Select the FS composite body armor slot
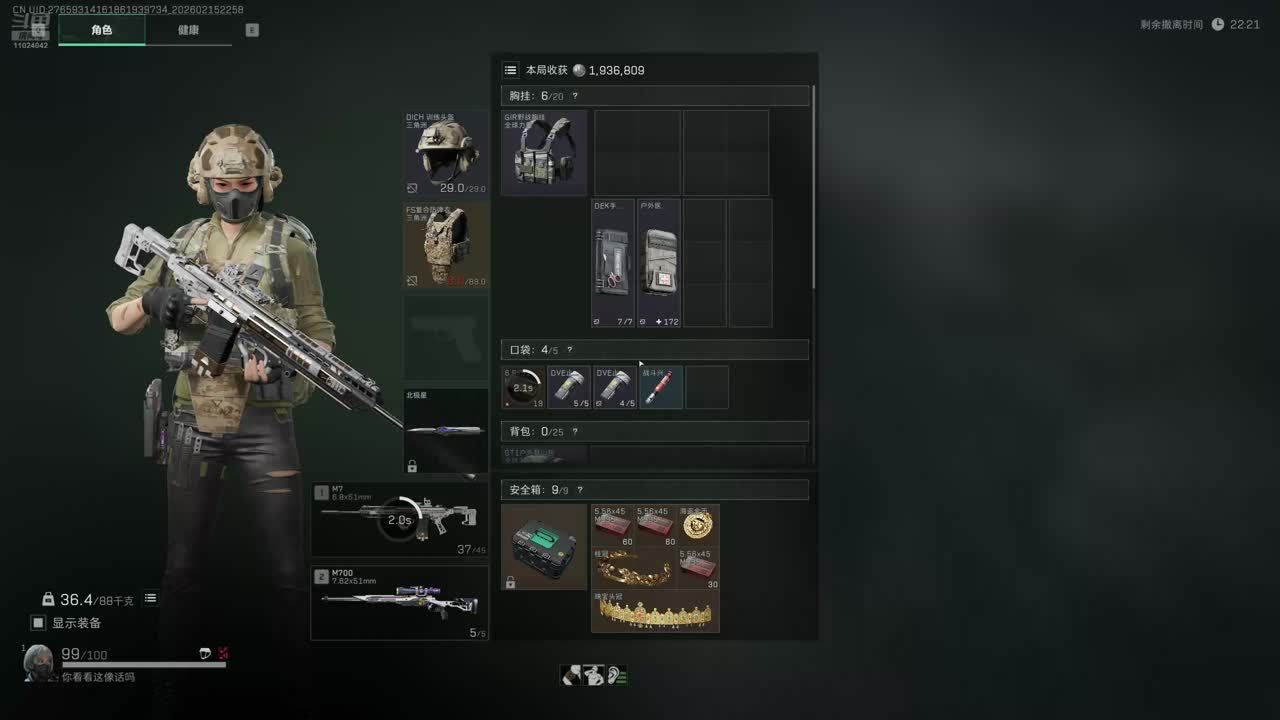This screenshot has width=1280, height=720. 446,246
